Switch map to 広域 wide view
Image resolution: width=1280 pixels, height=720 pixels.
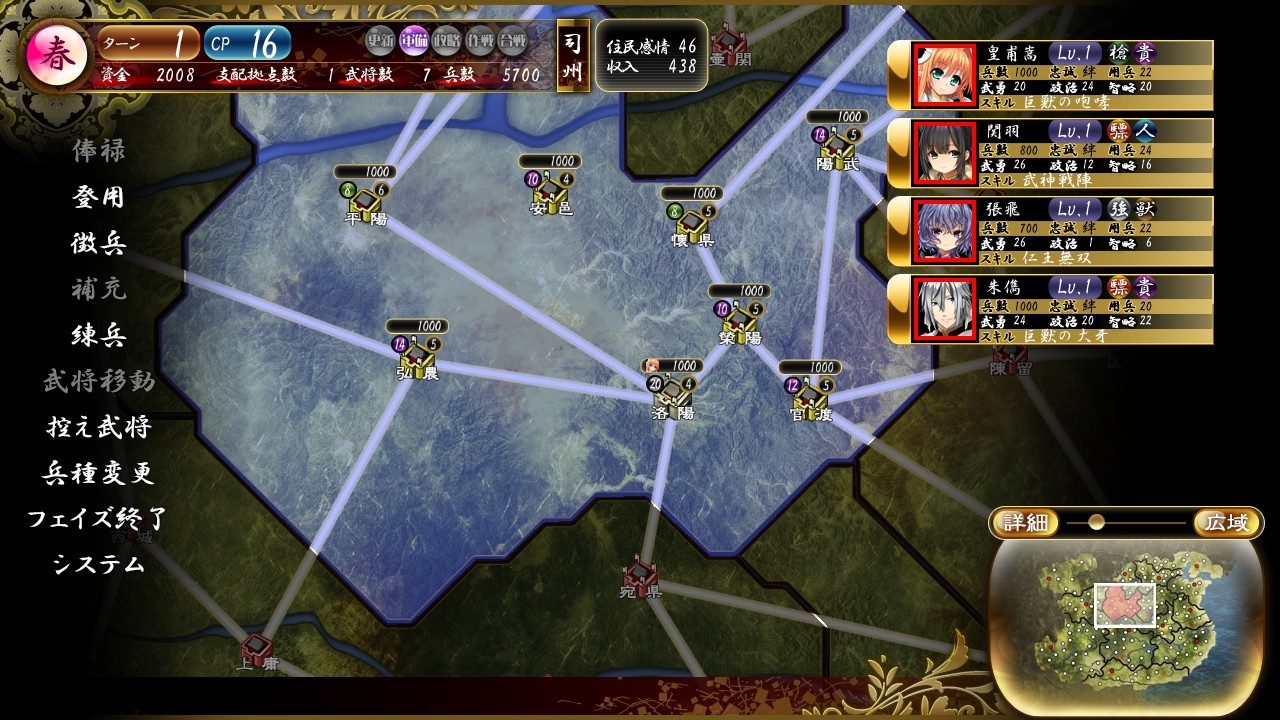(x=1227, y=523)
